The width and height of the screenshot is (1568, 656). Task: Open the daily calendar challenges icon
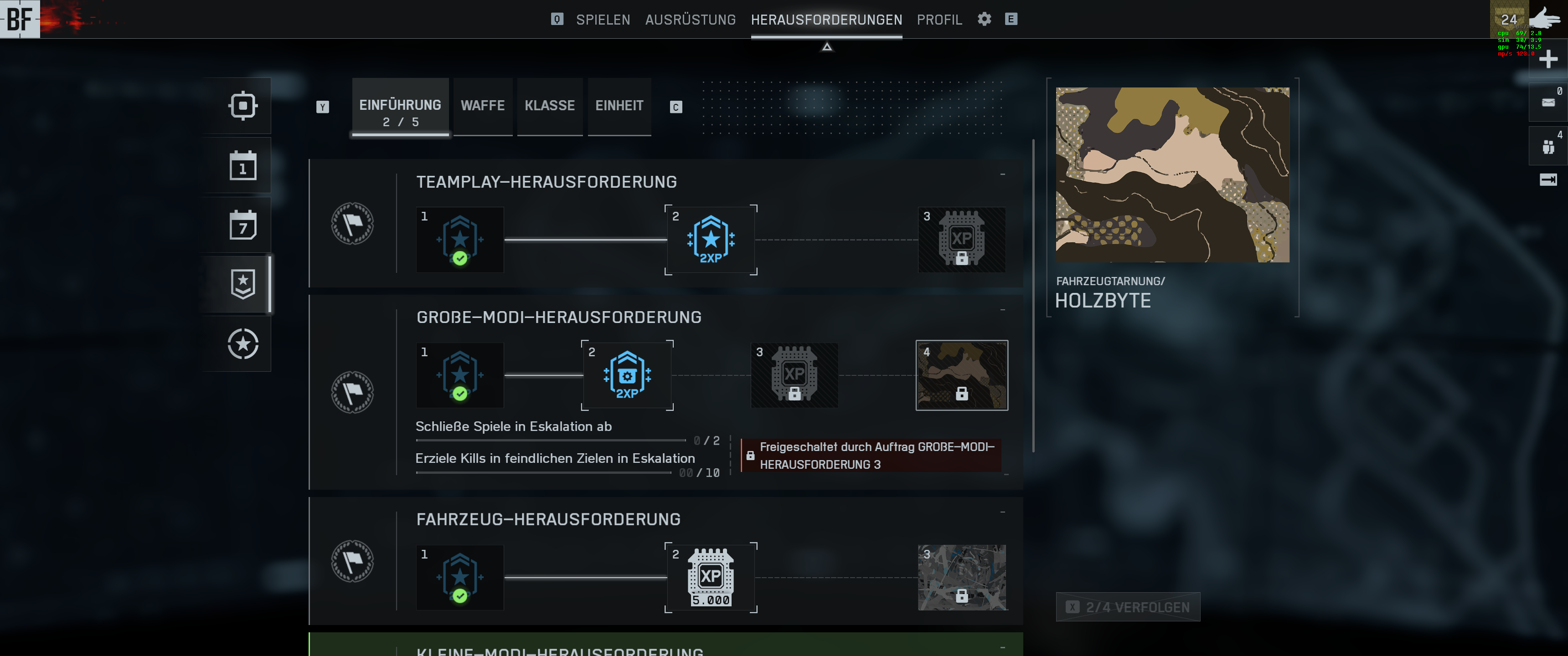[x=243, y=165]
